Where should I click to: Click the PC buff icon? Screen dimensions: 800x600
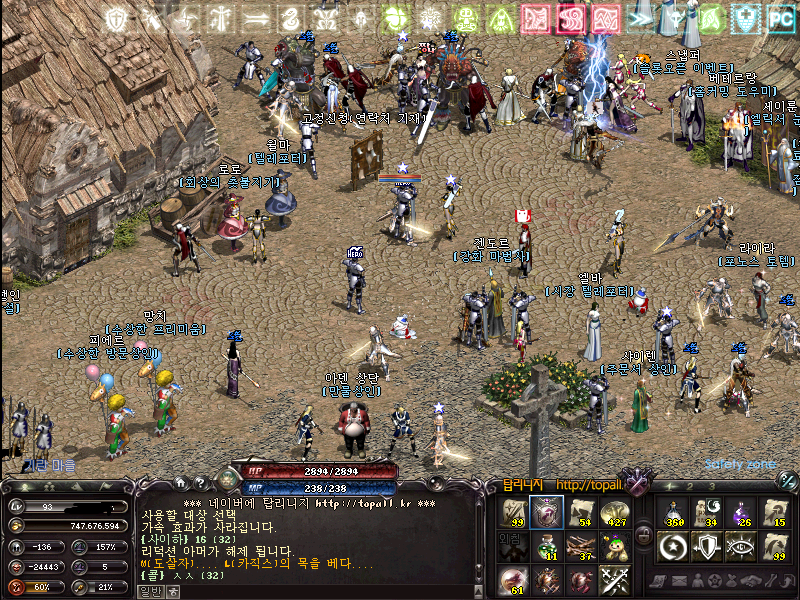pos(780,18)
